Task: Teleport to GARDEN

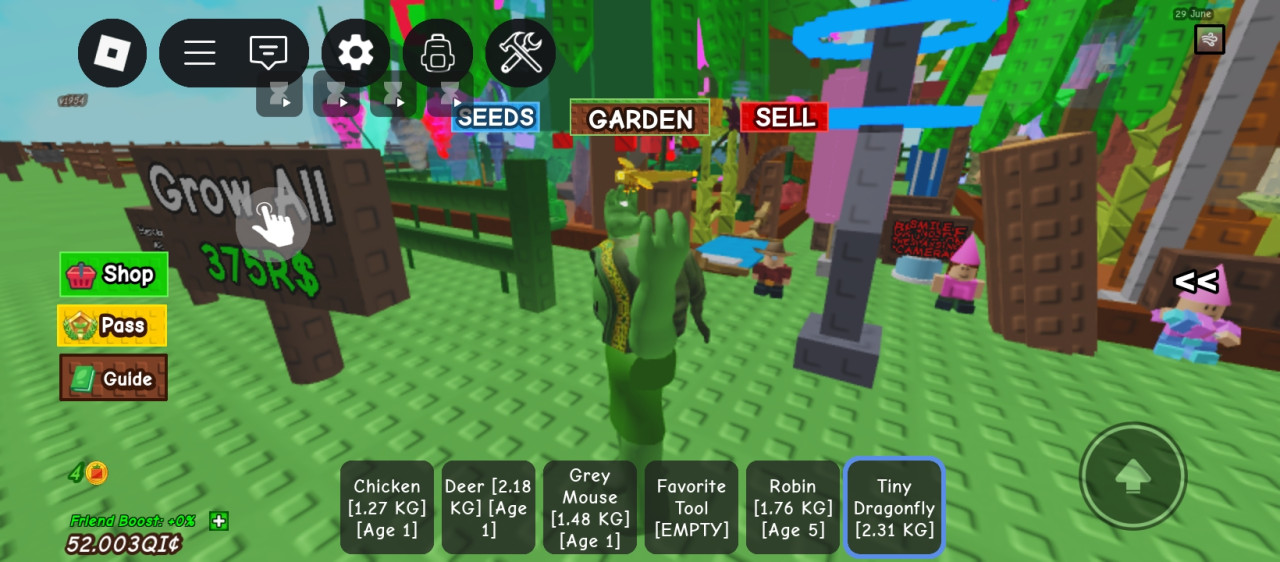Action: (640, 119)
